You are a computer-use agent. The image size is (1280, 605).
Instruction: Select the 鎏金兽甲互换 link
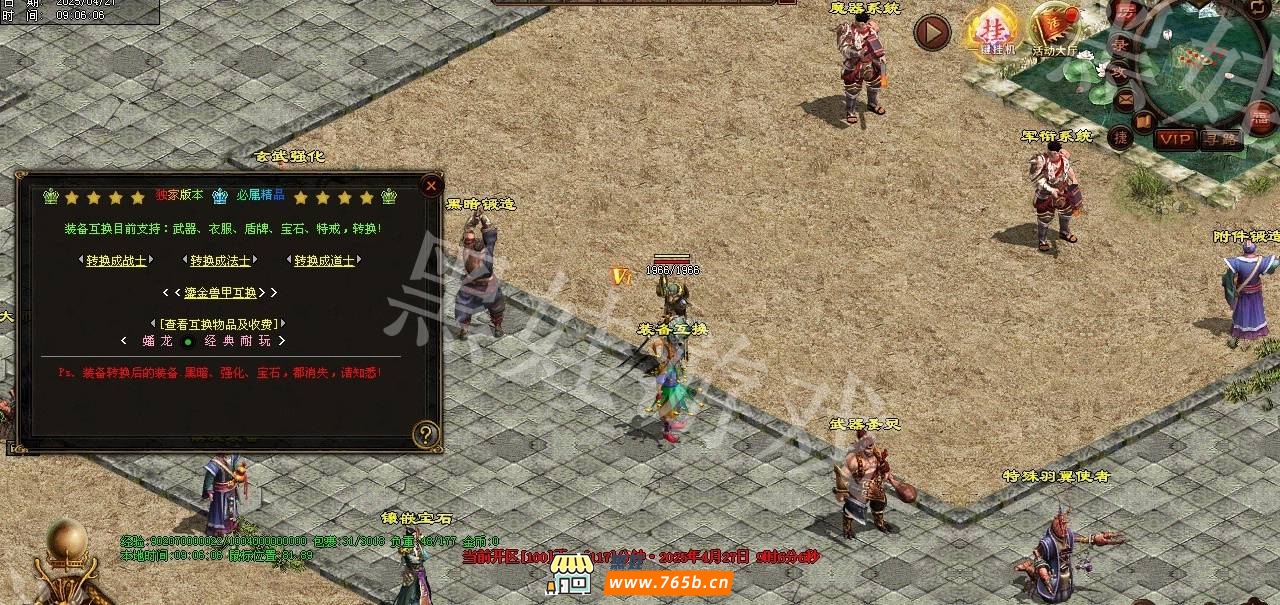220,293
